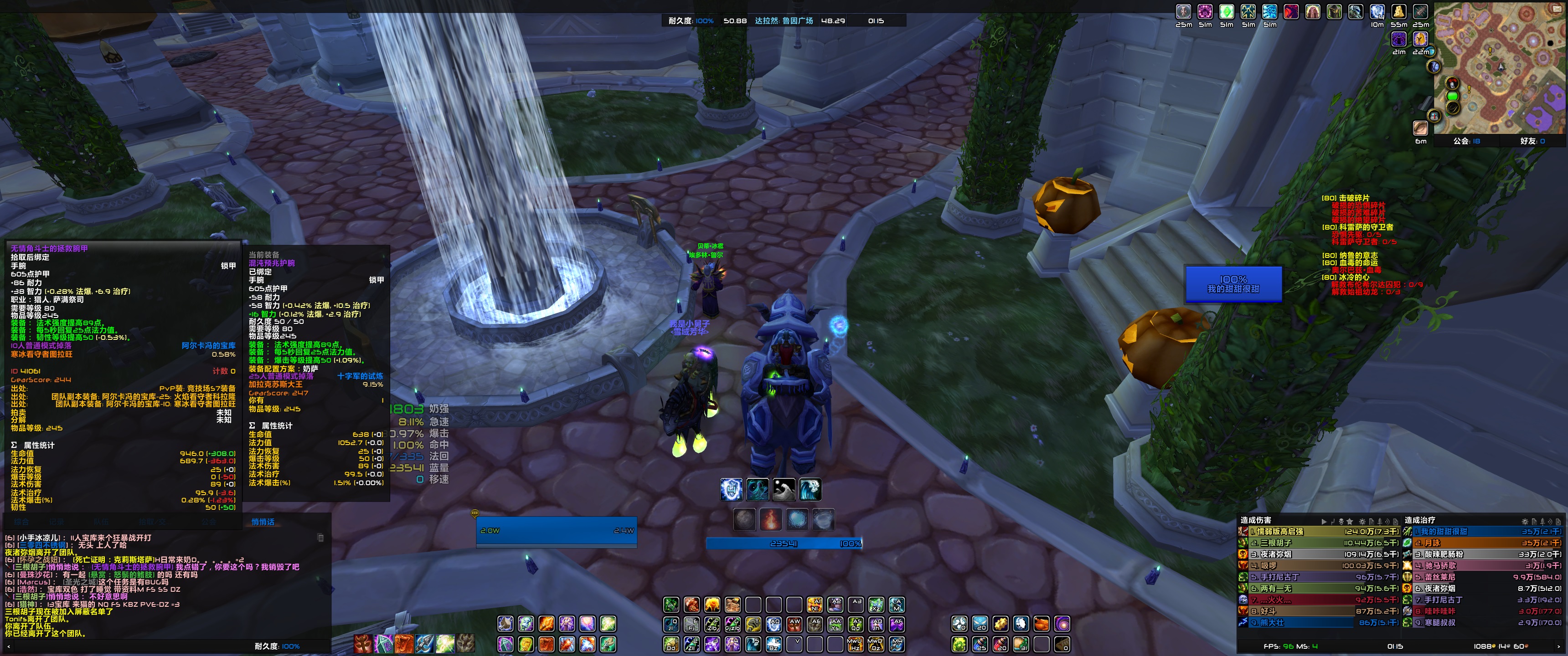Select the 我的甜甜很甜 player unit frame
This screenshot has height=656, width=1568.
(1233, 284)
